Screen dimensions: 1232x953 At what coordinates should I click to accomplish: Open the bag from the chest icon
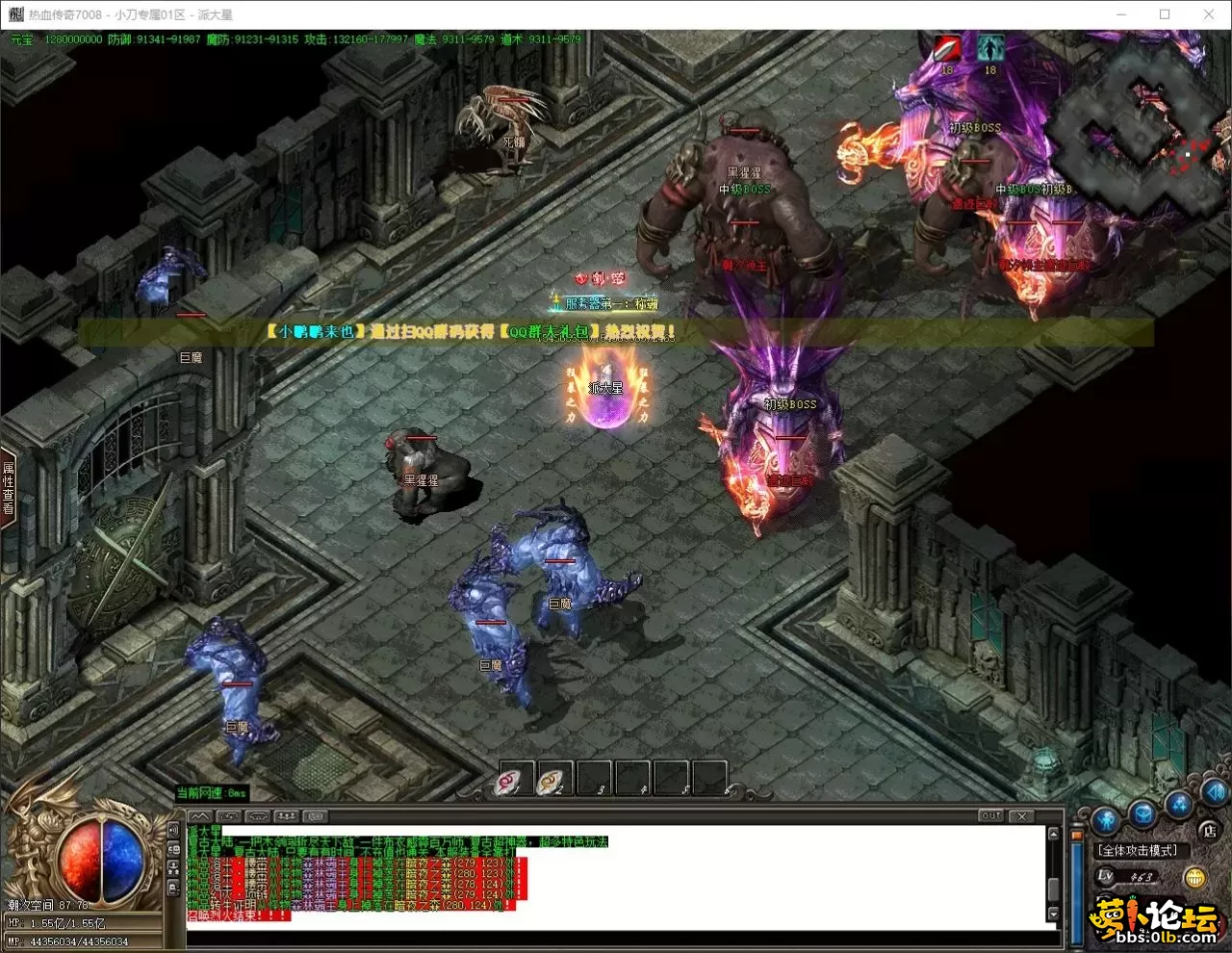[1142, 814]
